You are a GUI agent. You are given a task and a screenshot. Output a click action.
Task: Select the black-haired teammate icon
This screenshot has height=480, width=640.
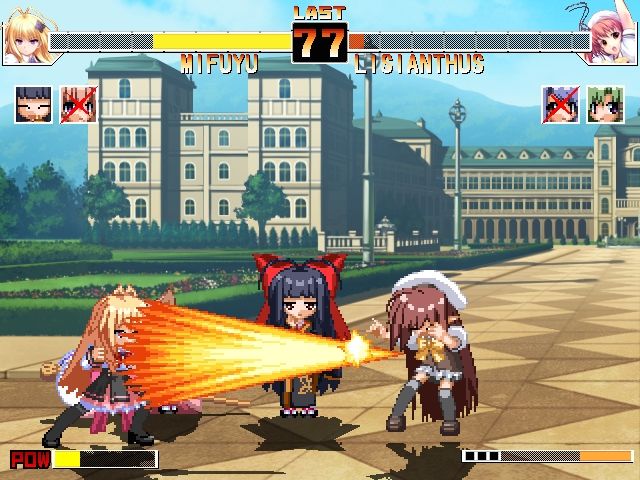(x=33, y=105)
